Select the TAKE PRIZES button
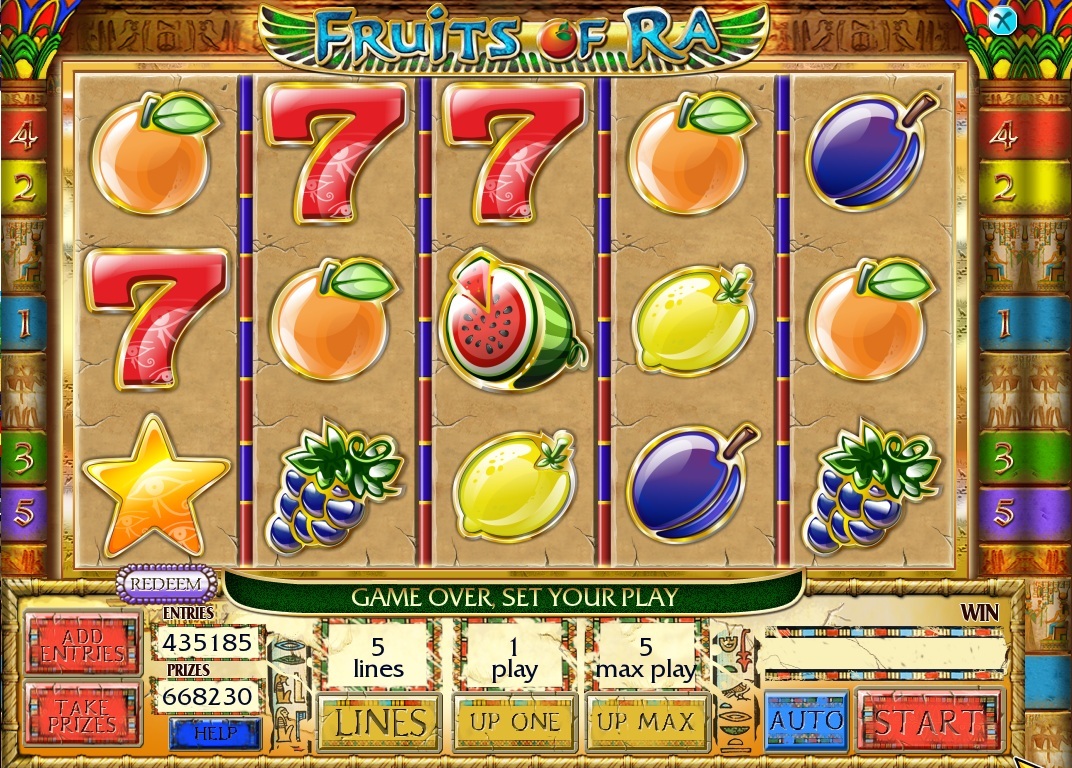1072x768 pixels. pos(83,712)
